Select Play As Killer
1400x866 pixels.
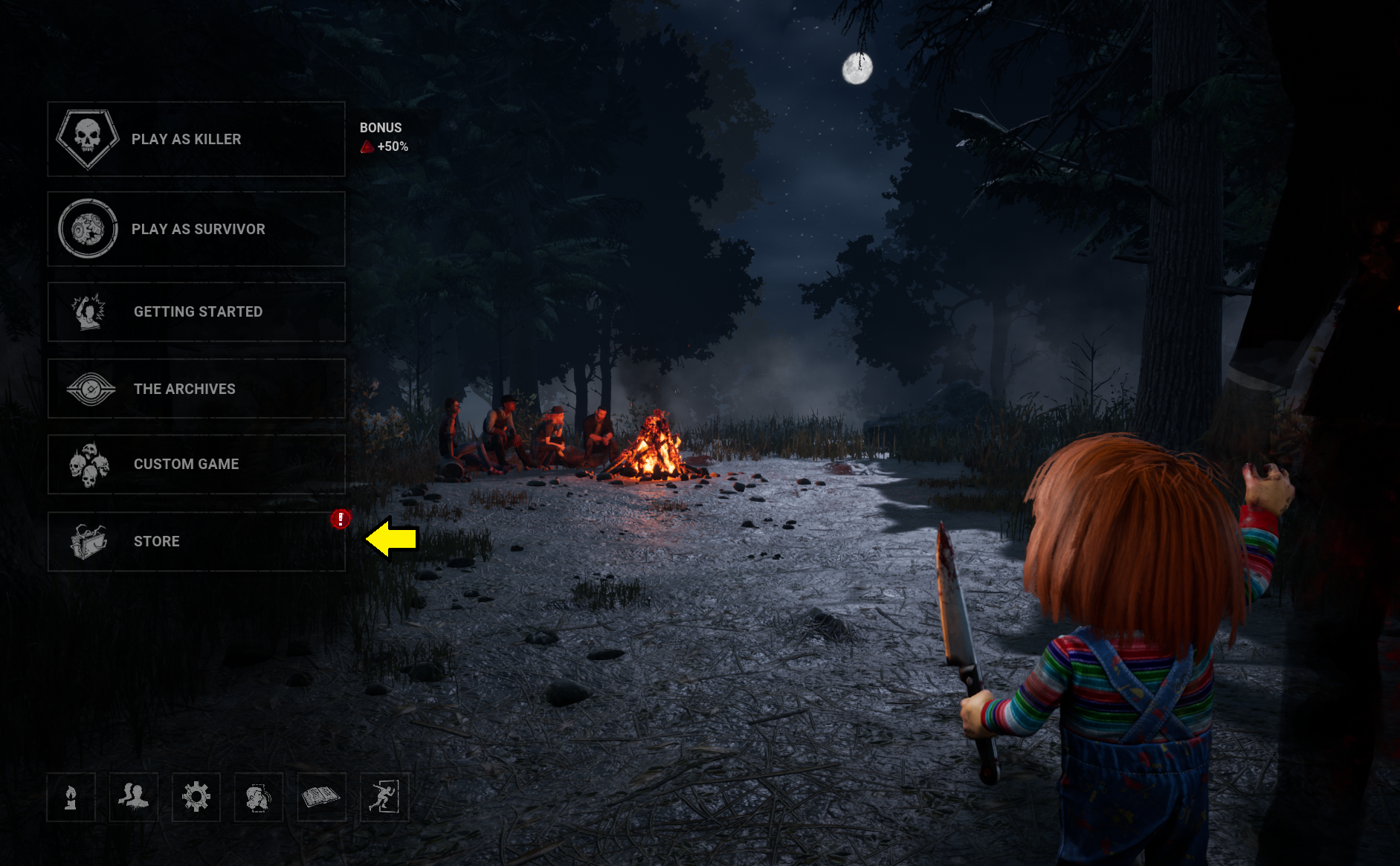tap(196, 139)
